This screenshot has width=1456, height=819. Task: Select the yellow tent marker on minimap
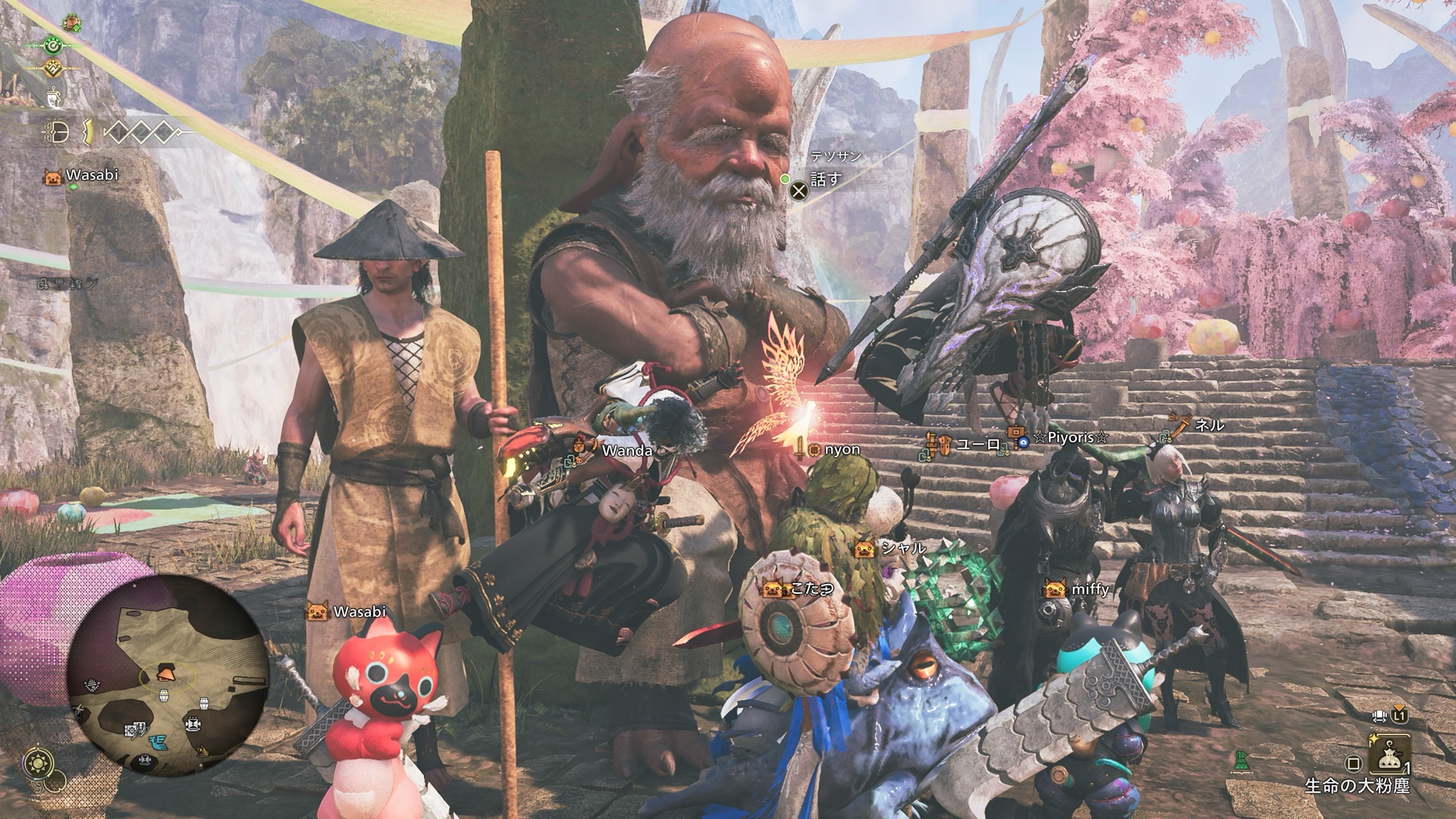point(202,751)
